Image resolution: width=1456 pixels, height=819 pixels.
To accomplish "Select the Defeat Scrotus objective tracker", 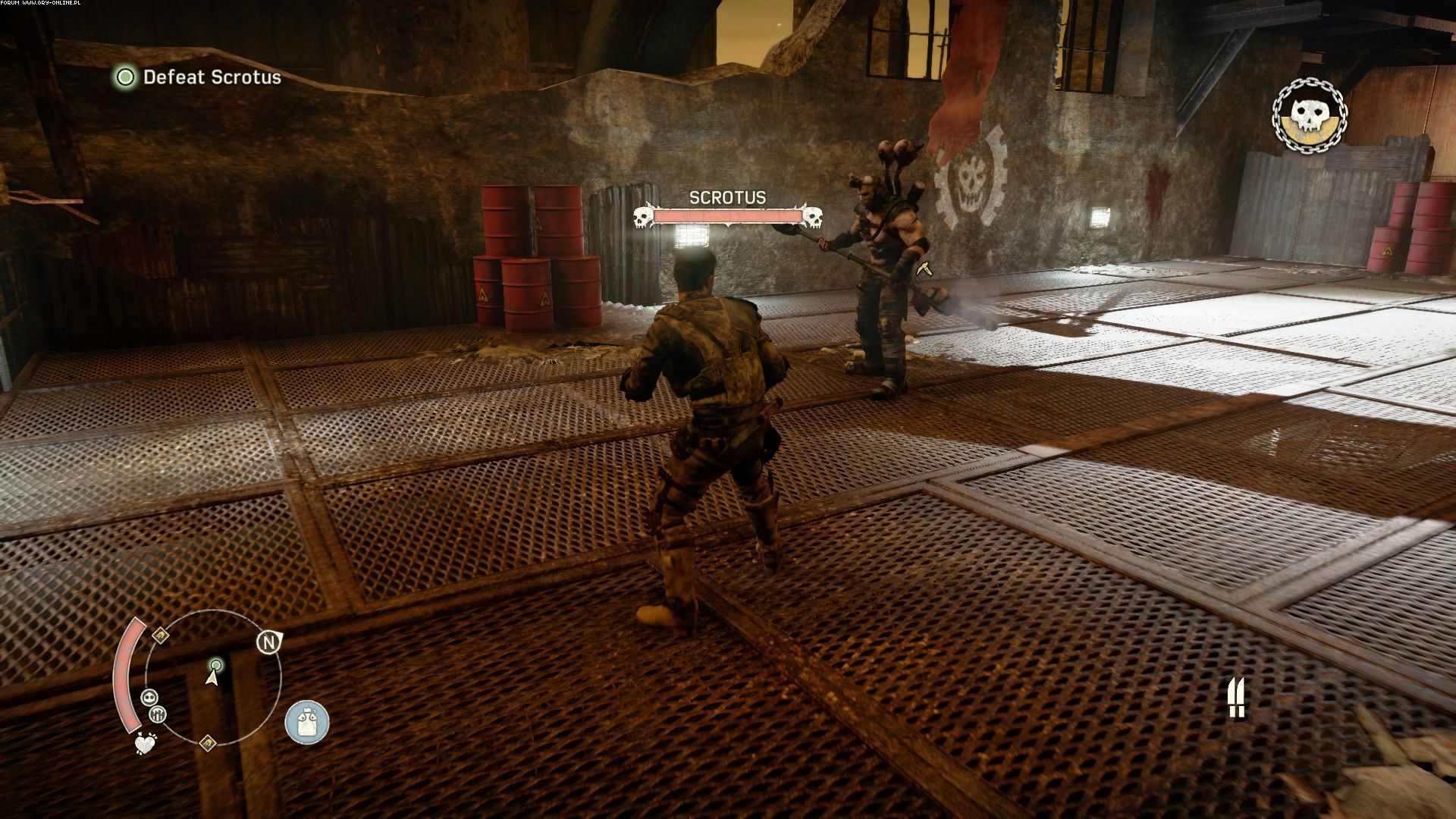I will point(199,77).
